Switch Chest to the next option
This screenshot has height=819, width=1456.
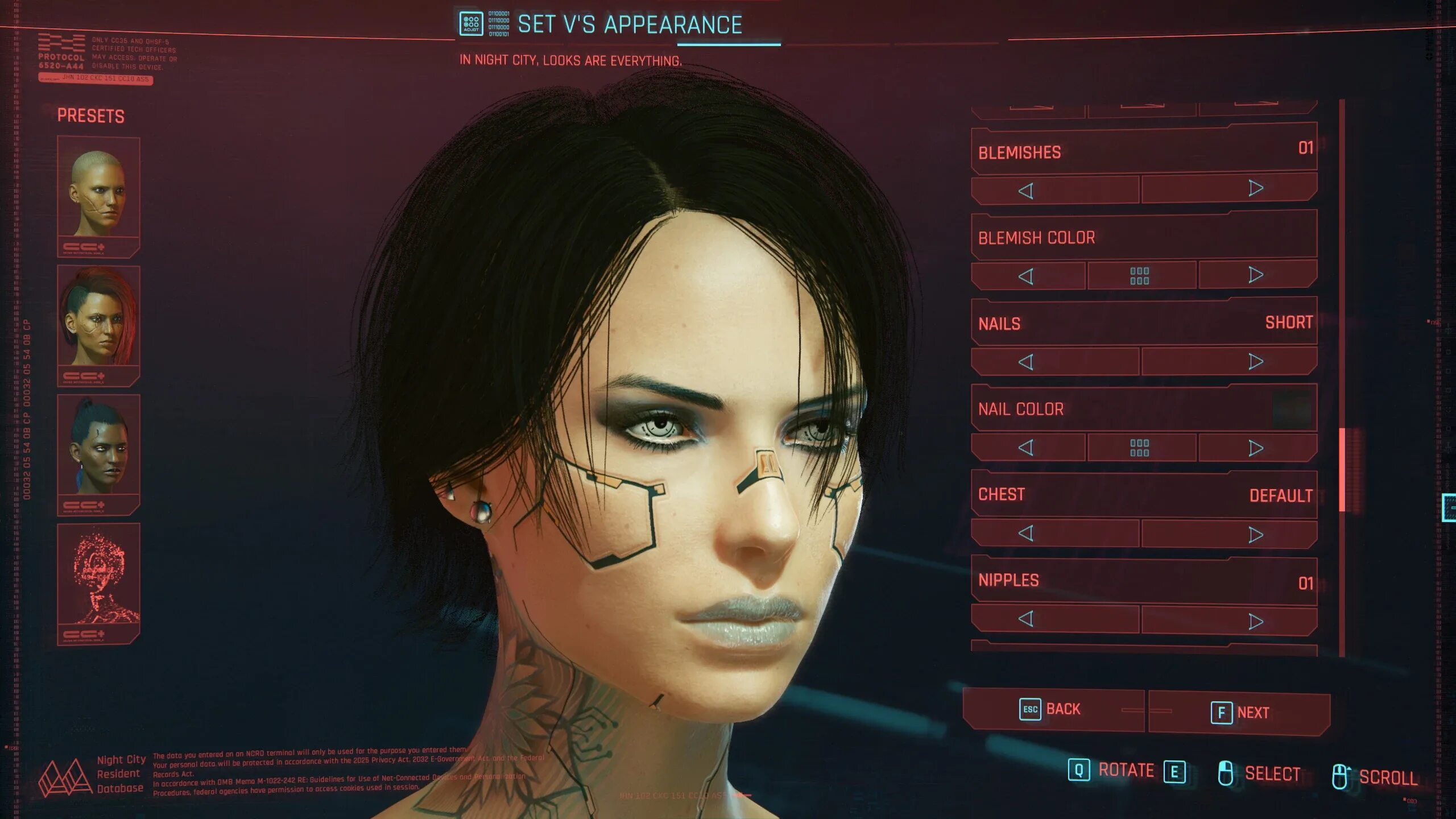tap(1256, 535)
